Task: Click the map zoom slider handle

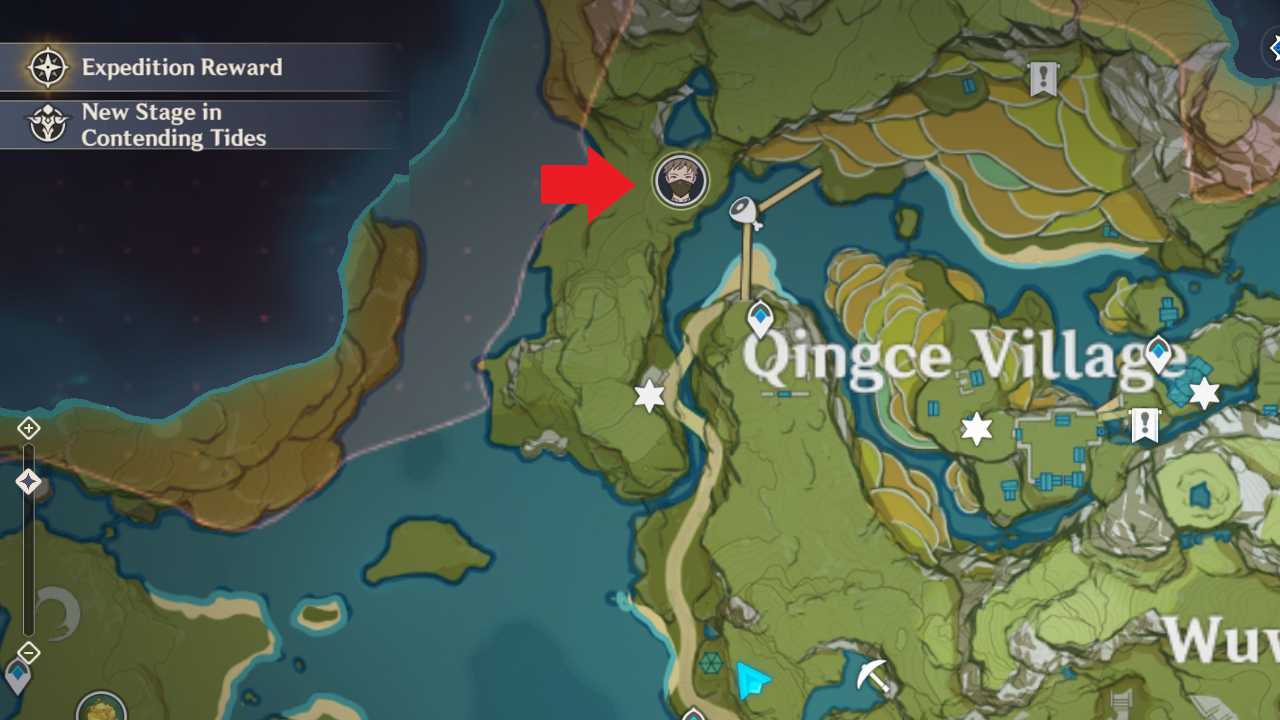Action: (x=28, y=480)
